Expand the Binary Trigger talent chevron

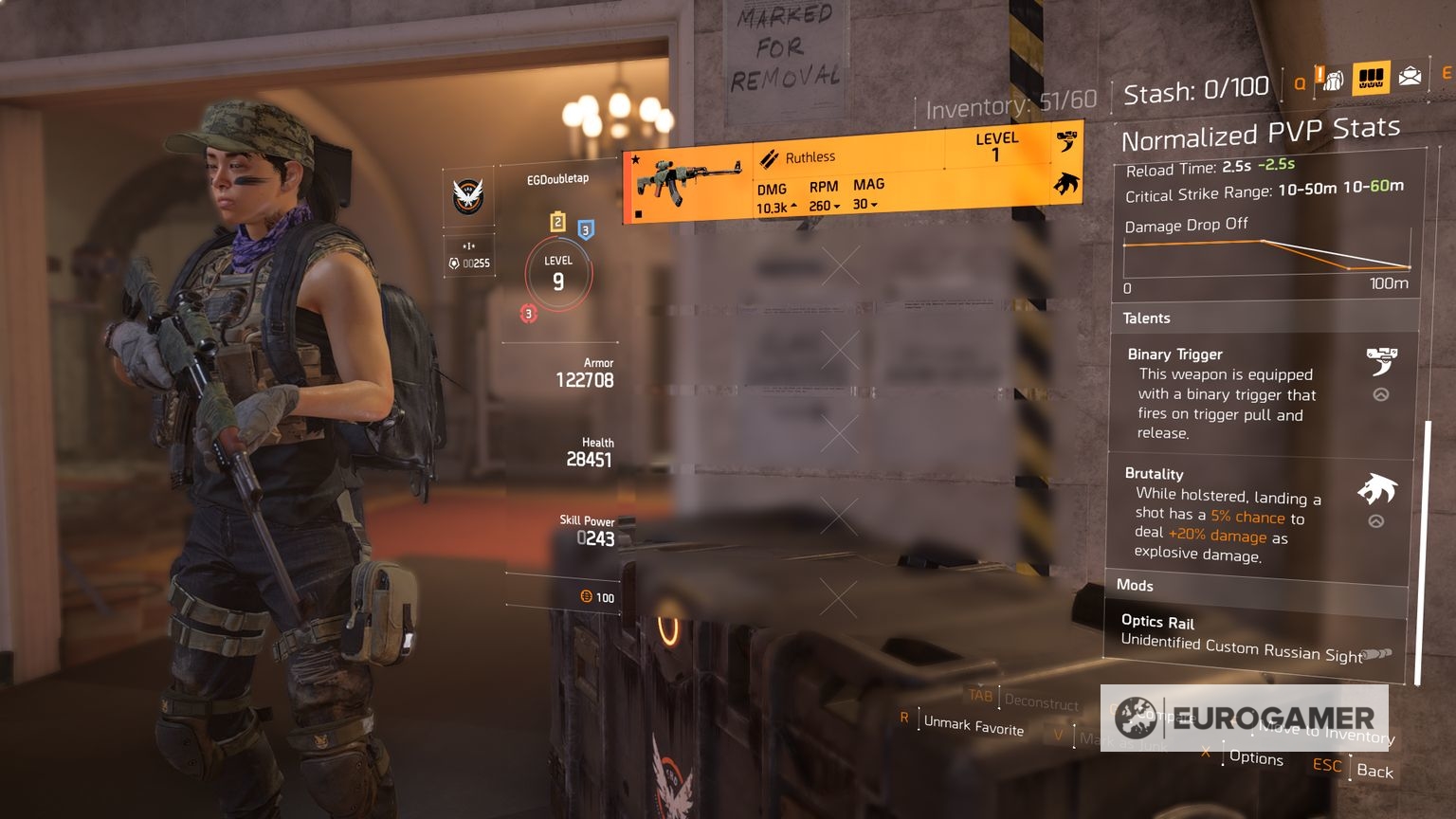(x=1381, y=394)
